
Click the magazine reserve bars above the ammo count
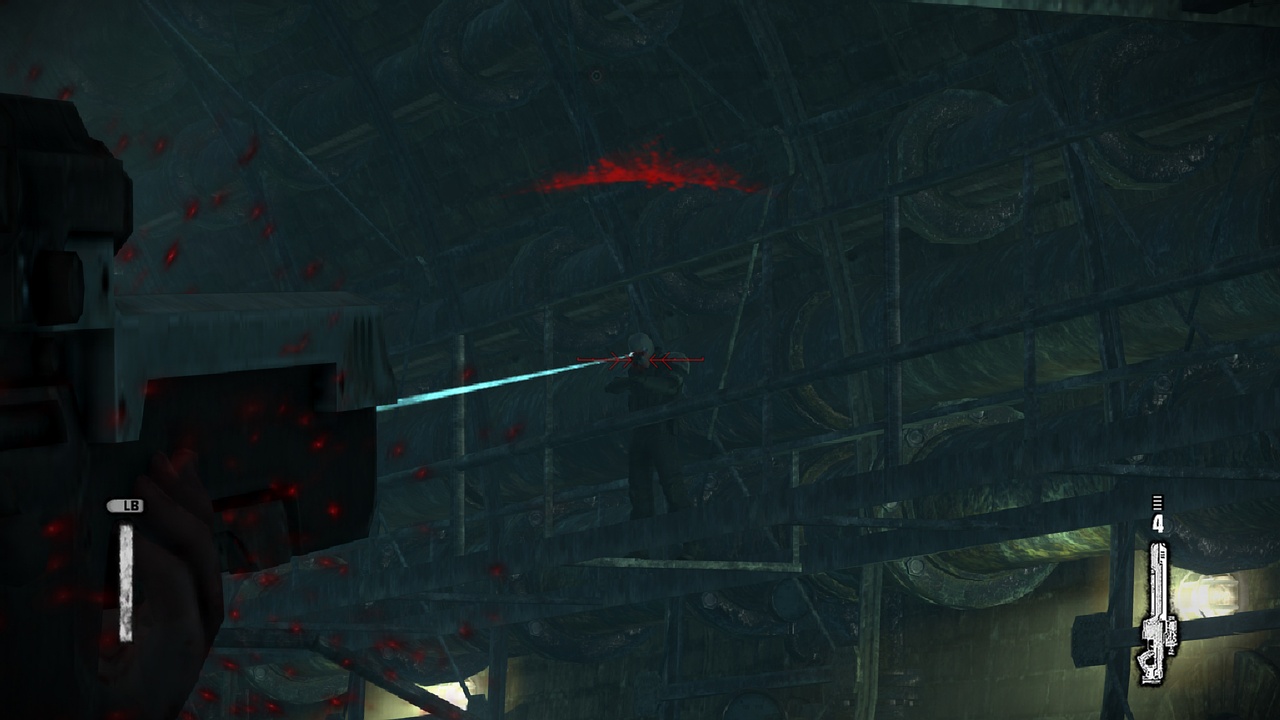[x=1156, y=502]
